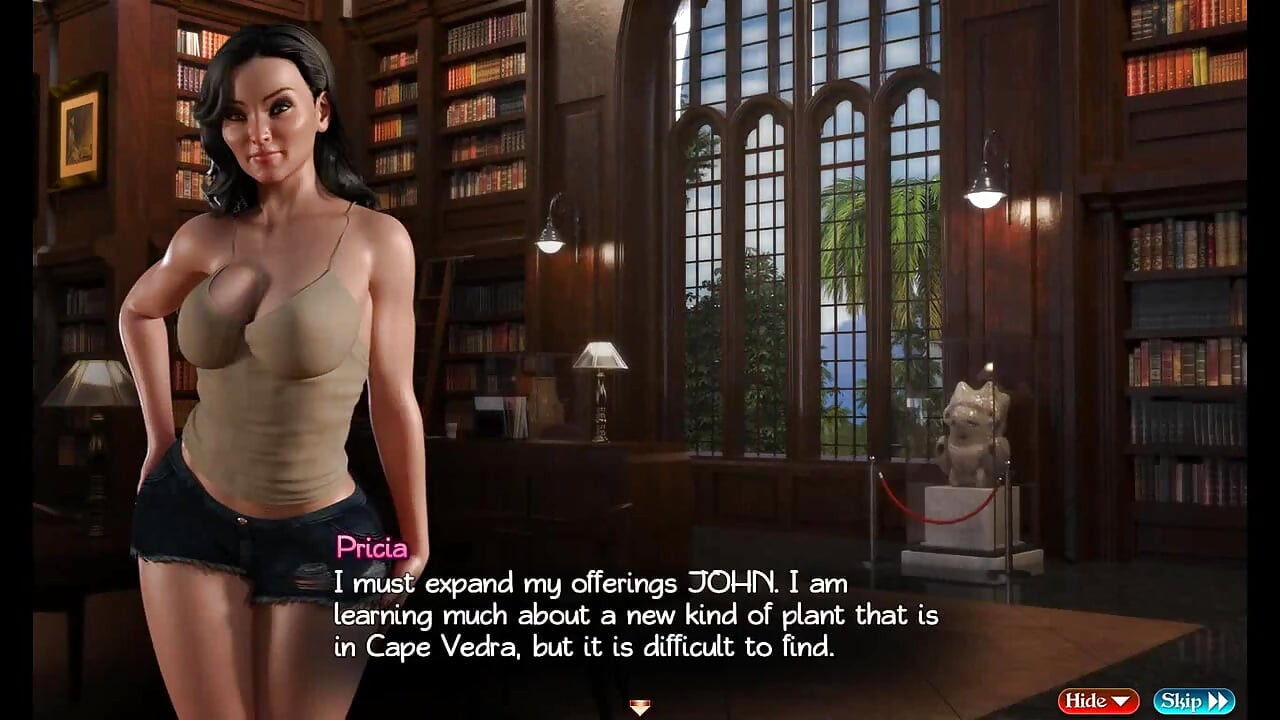Hide the dialogue text box

[x=1098, y=701]
